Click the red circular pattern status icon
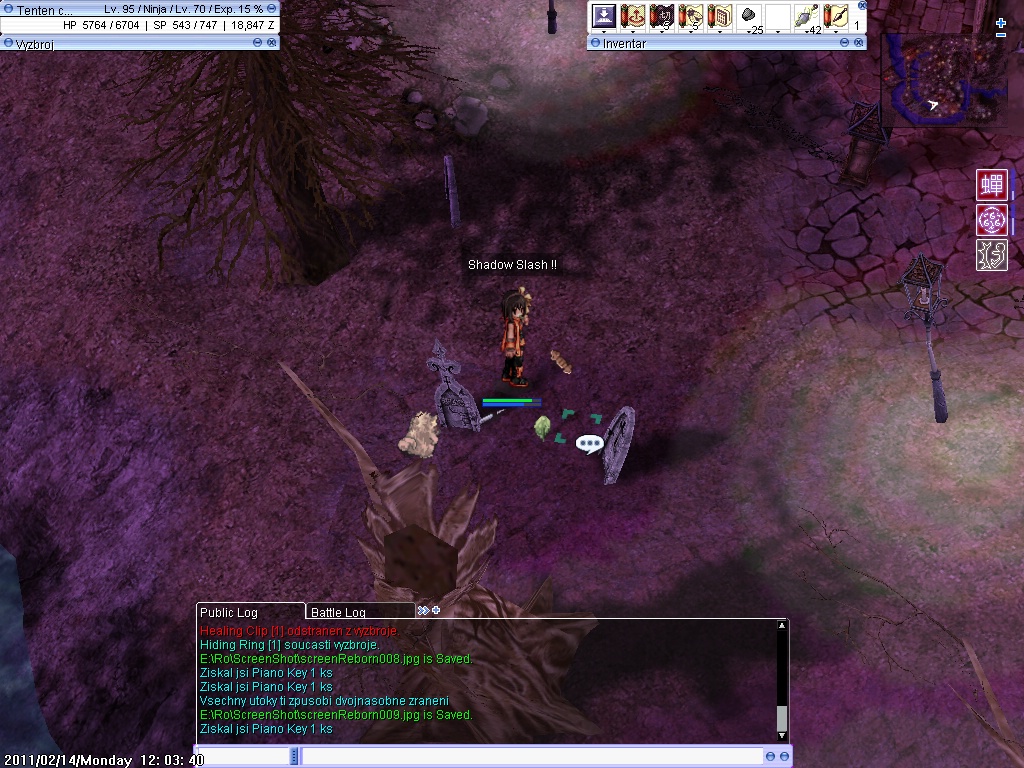Image resolution: width=1024 pixels, height=768 pixels. 992,220
